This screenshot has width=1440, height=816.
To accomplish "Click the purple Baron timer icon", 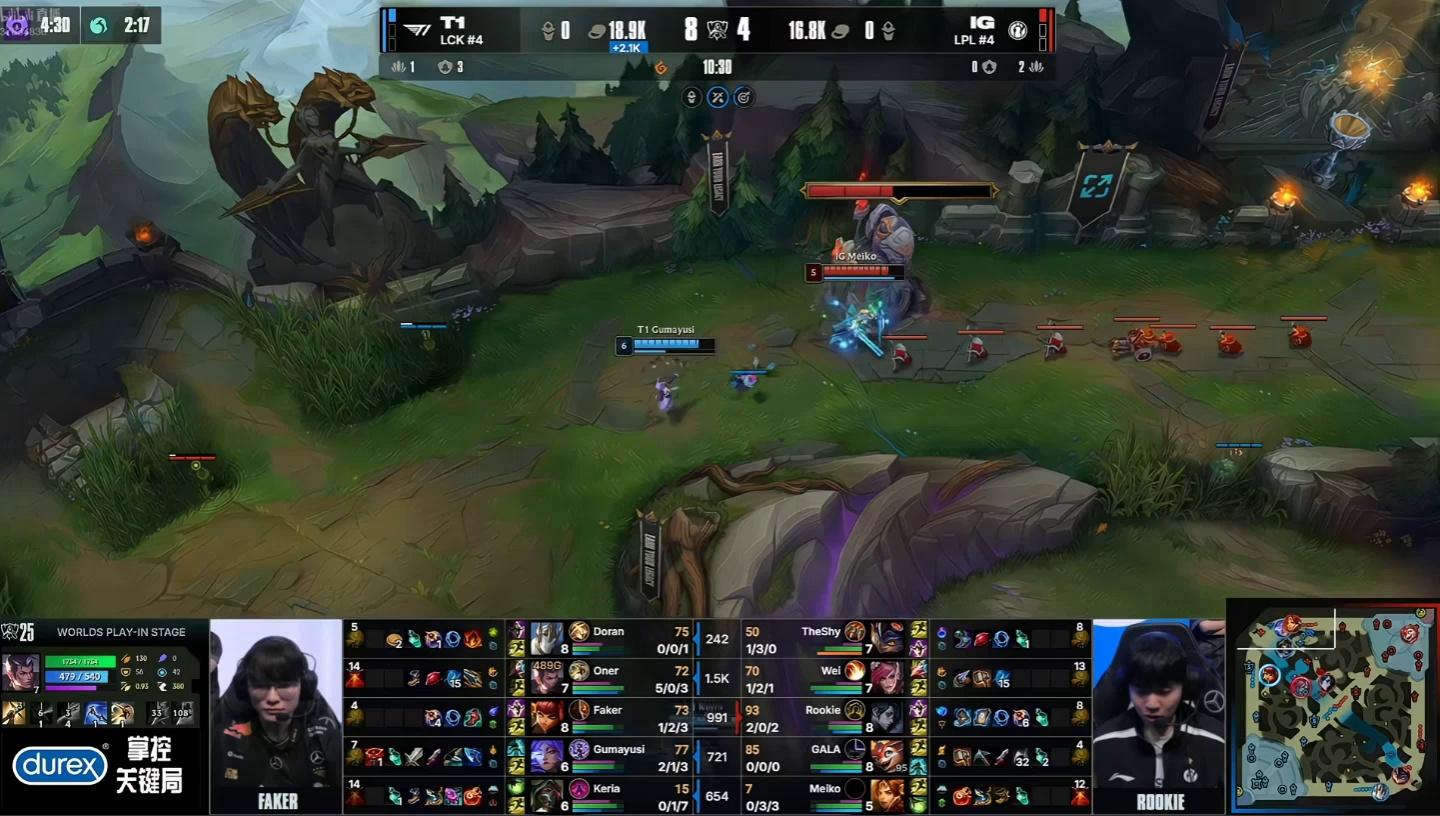I will point(18,25).
